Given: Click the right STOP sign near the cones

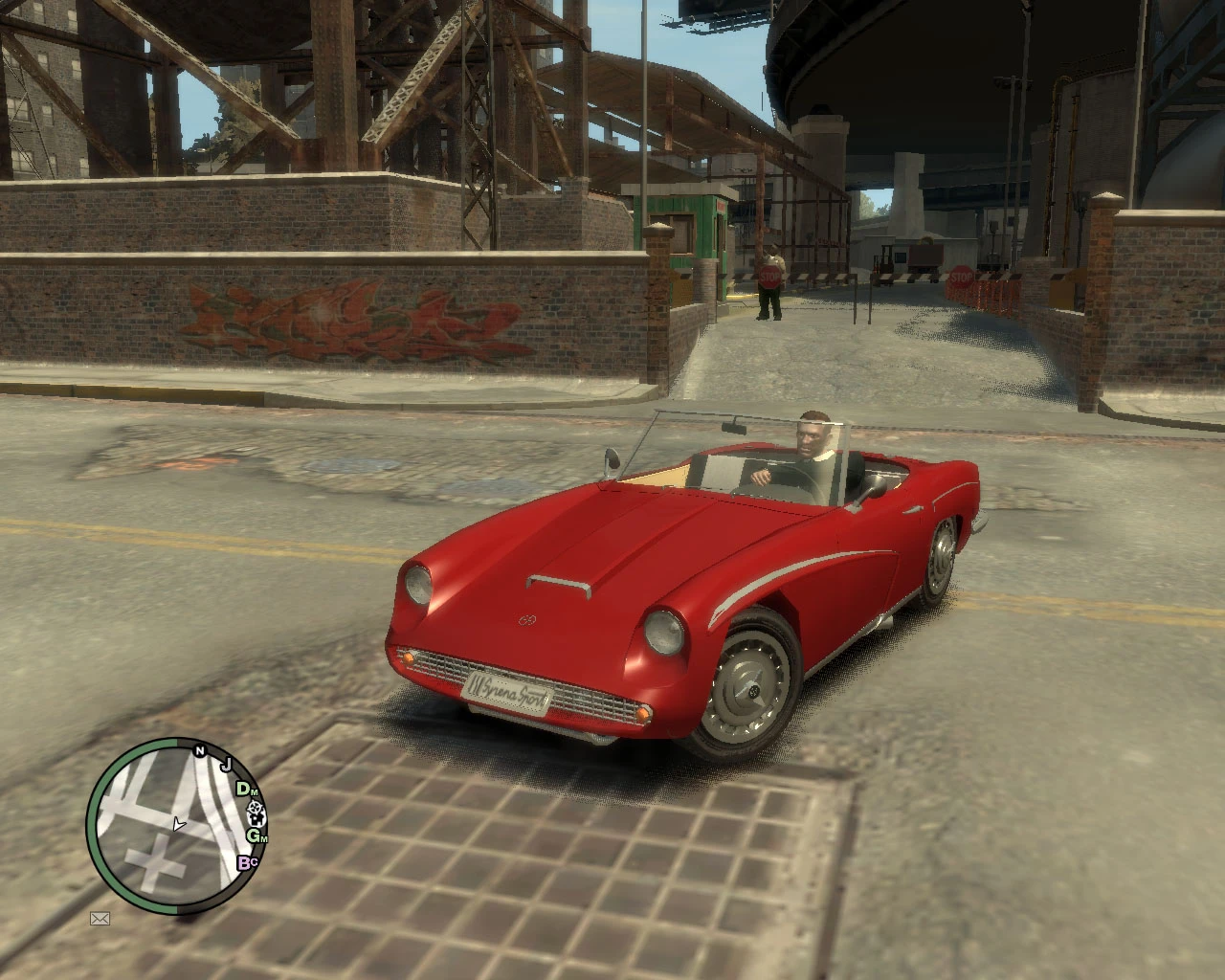Looking at the screenshot, I should pos(961,275).
